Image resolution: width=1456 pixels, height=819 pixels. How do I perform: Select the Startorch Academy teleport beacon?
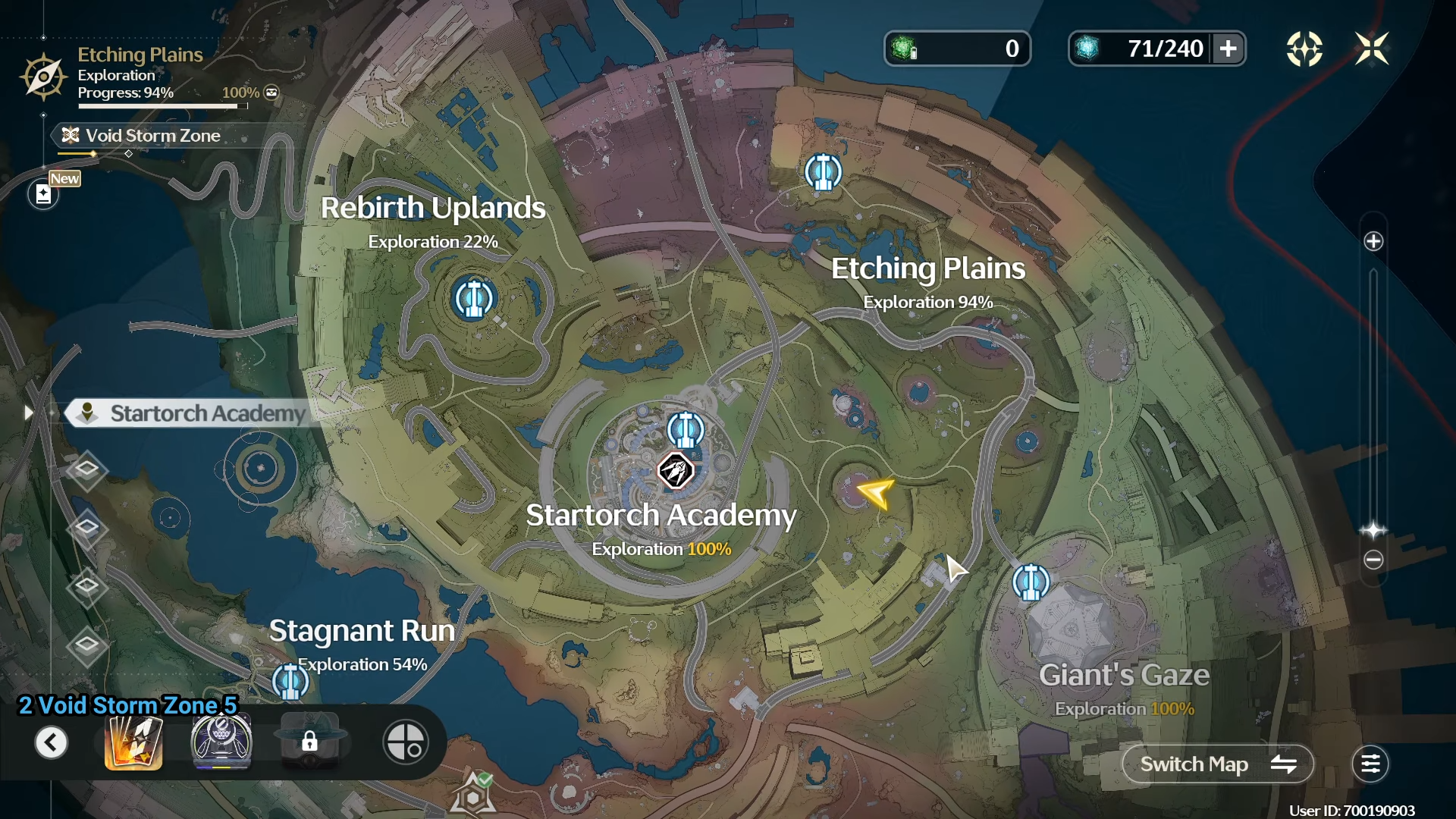tap(686, 430)
